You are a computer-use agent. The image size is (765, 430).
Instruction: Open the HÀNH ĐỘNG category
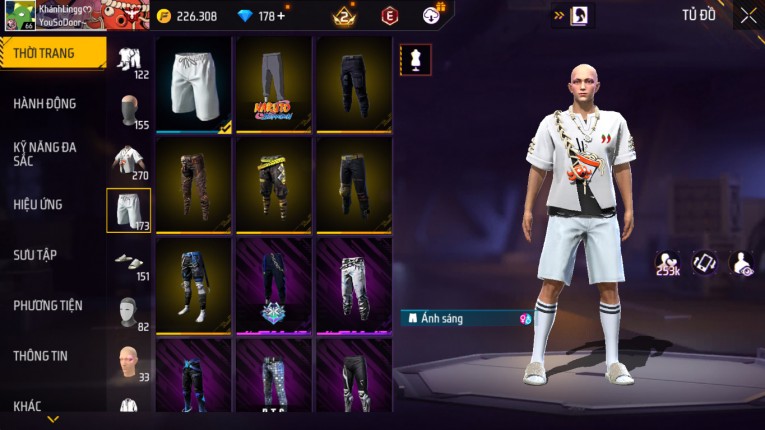coord(45,103)
